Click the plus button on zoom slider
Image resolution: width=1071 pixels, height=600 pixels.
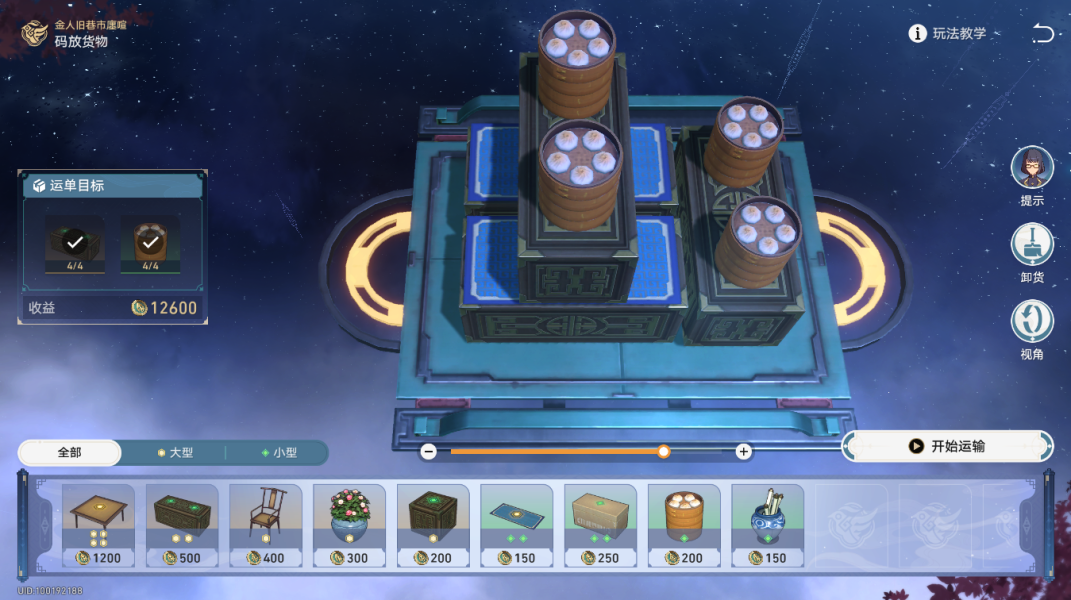743,451
